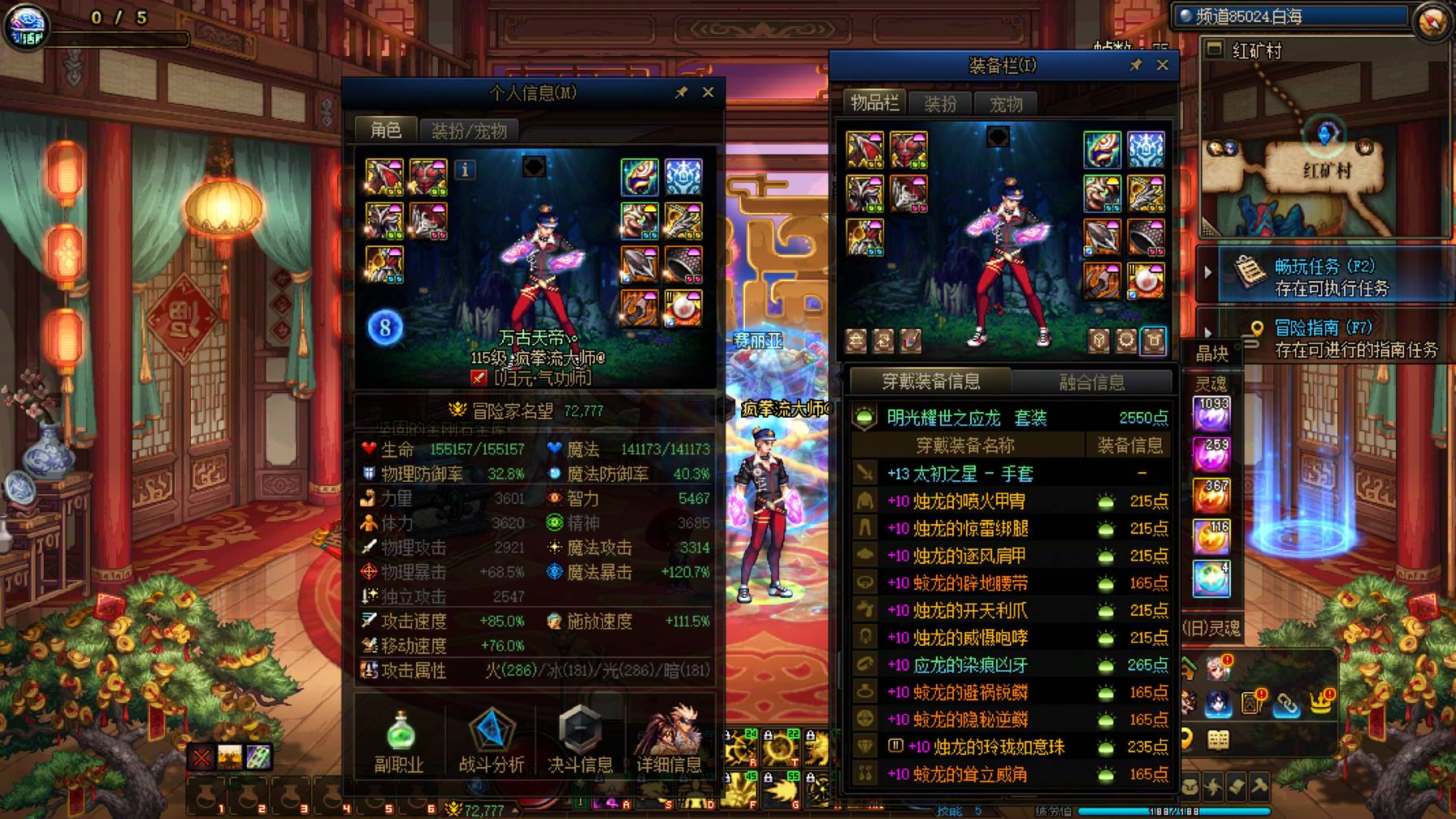Click the info (i) icon beside equipped armor
This screenshot has width=1456, height=819.
click(465, 169)
